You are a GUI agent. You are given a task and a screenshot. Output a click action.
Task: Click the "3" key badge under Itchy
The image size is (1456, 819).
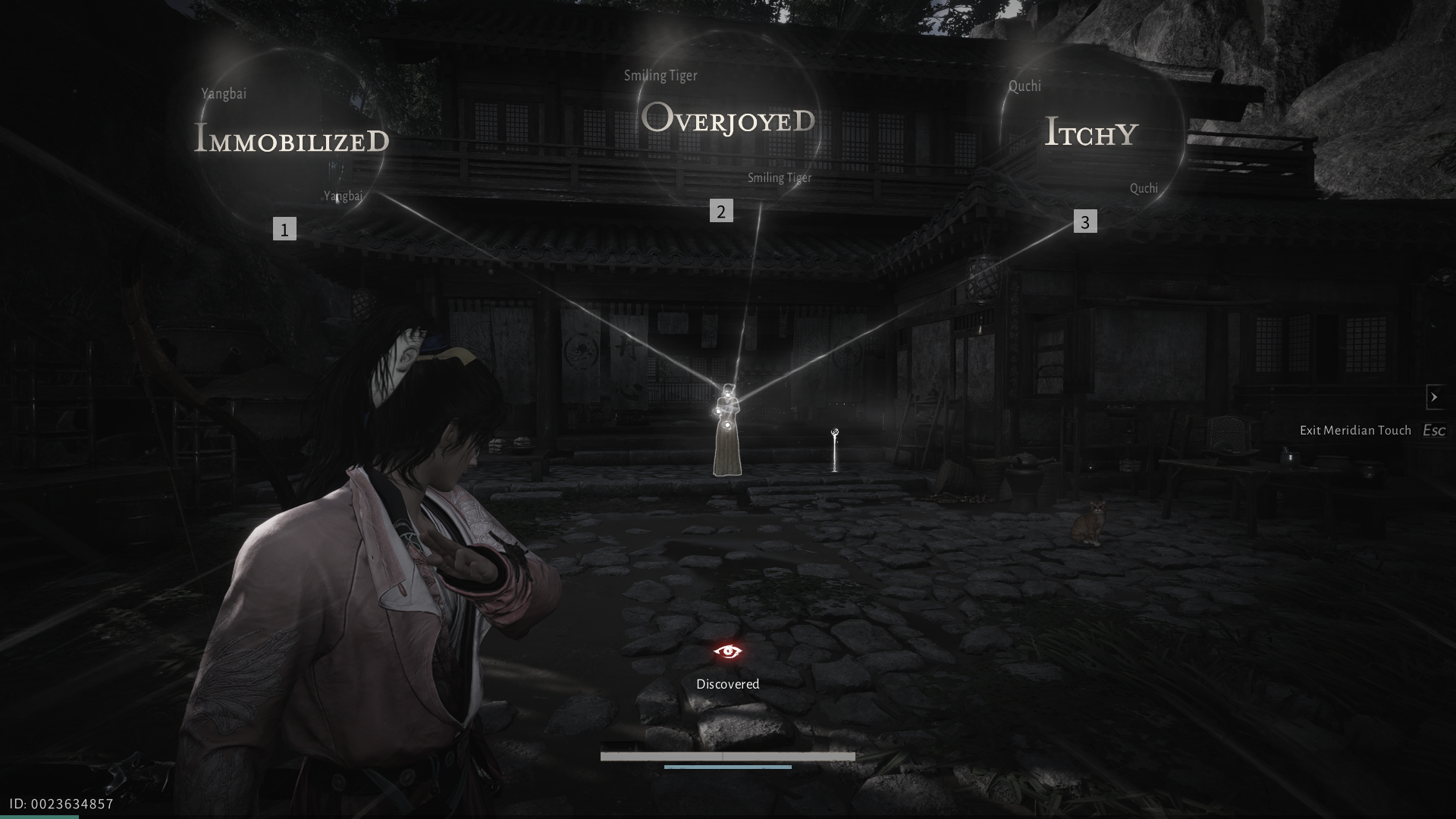[x=1087, y=222]
